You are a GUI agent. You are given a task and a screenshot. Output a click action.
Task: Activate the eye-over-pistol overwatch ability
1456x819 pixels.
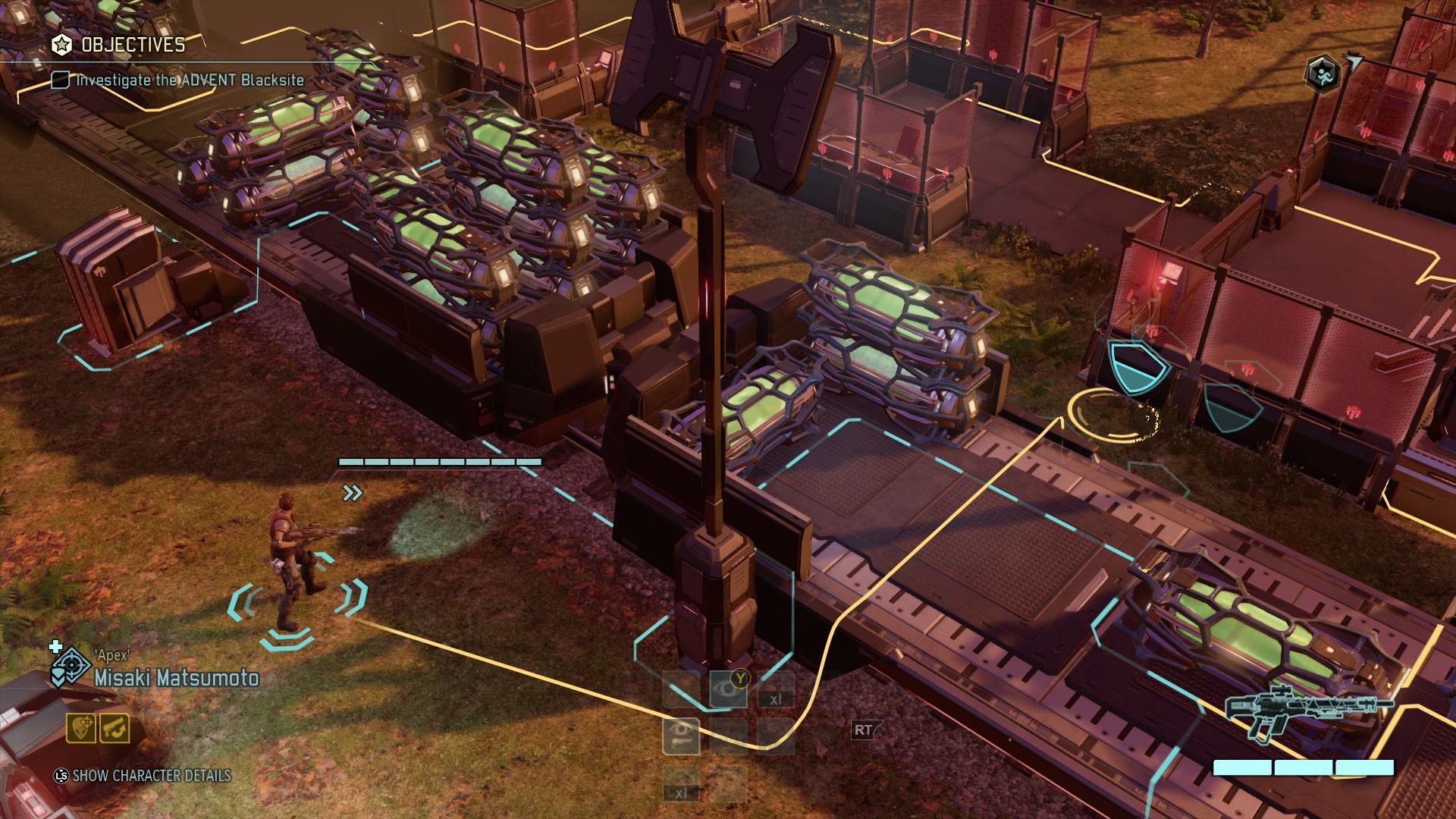[x=681, y=734]
